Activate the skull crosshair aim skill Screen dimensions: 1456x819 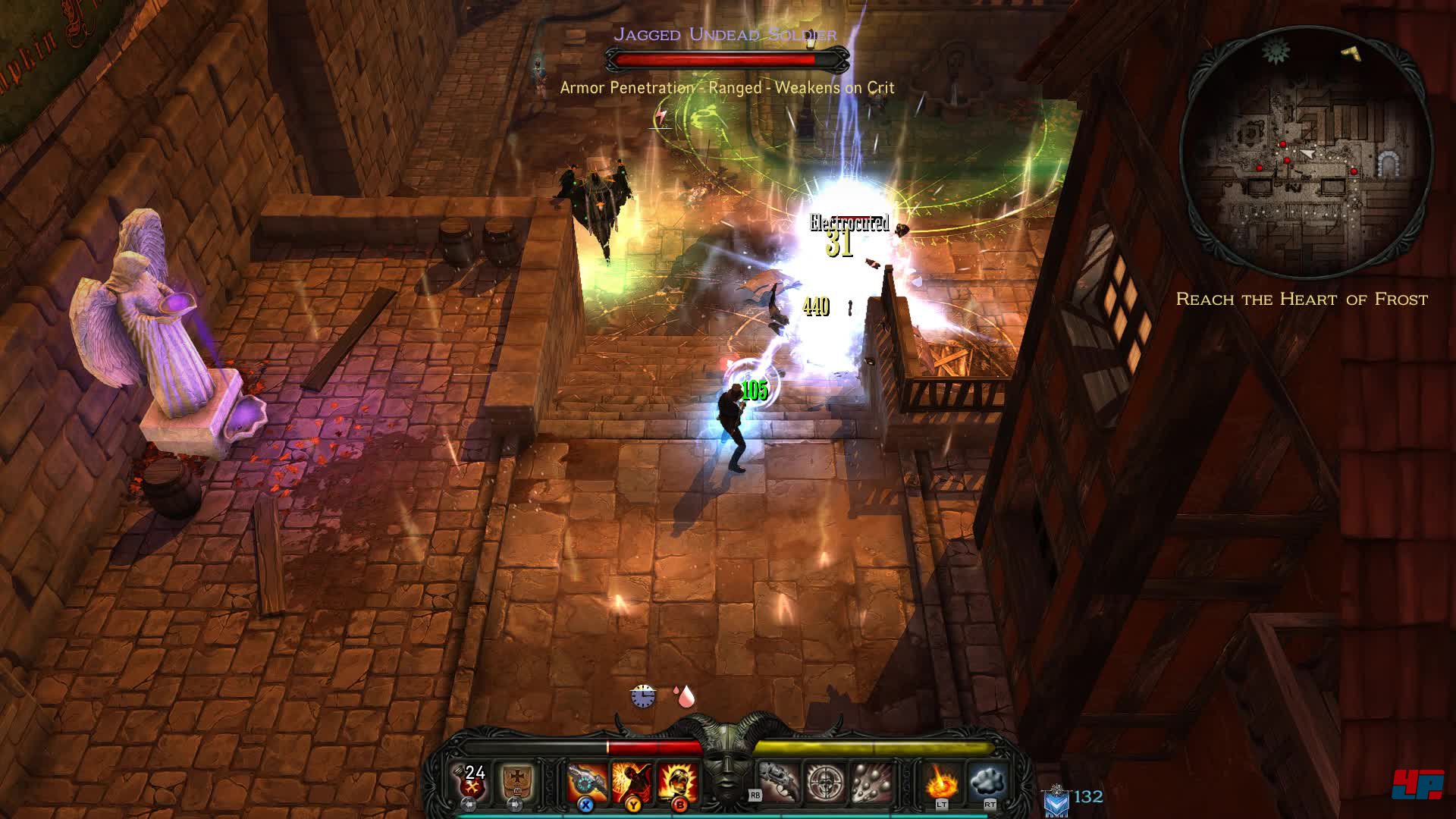tap(824, 781)
